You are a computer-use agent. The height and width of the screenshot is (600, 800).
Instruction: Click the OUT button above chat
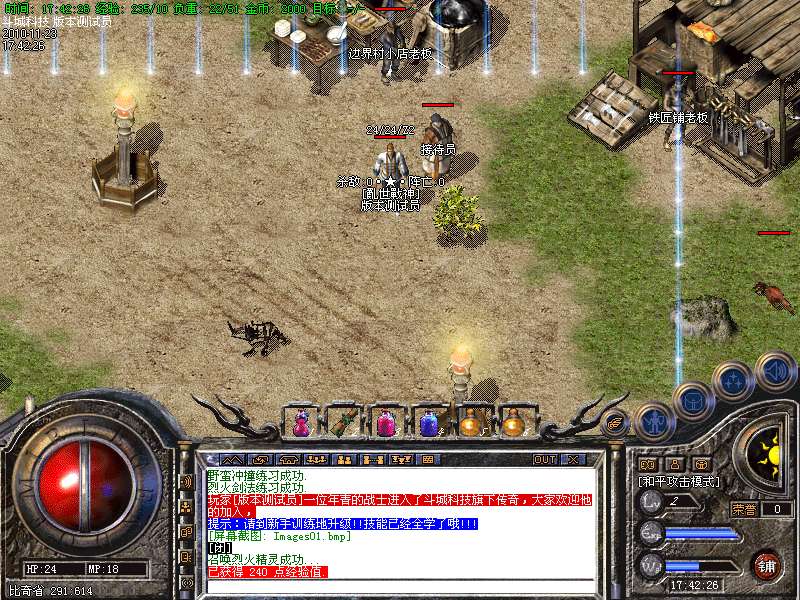click(544, 460)
